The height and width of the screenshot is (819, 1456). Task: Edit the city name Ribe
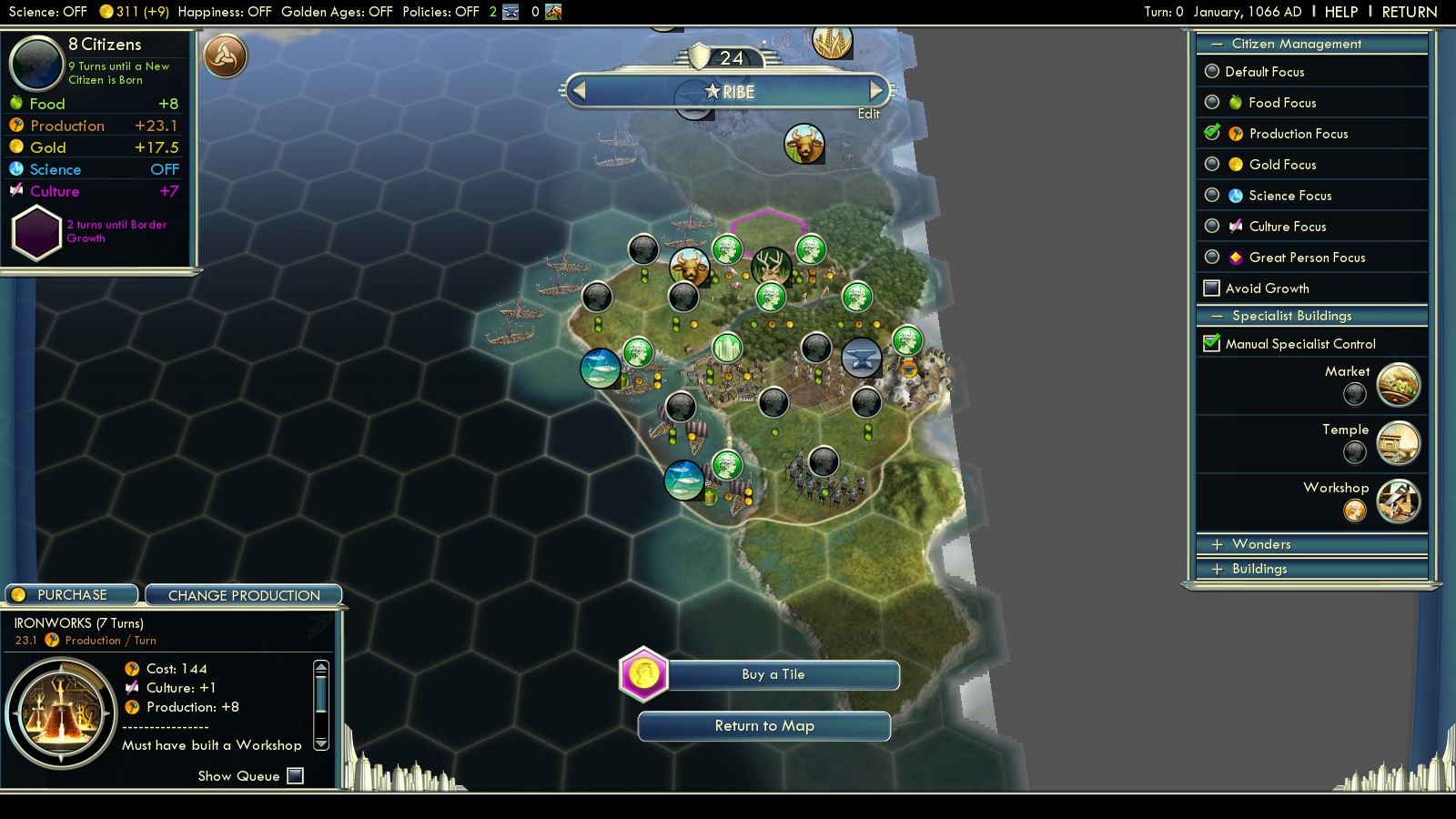[x=868, y=114]
